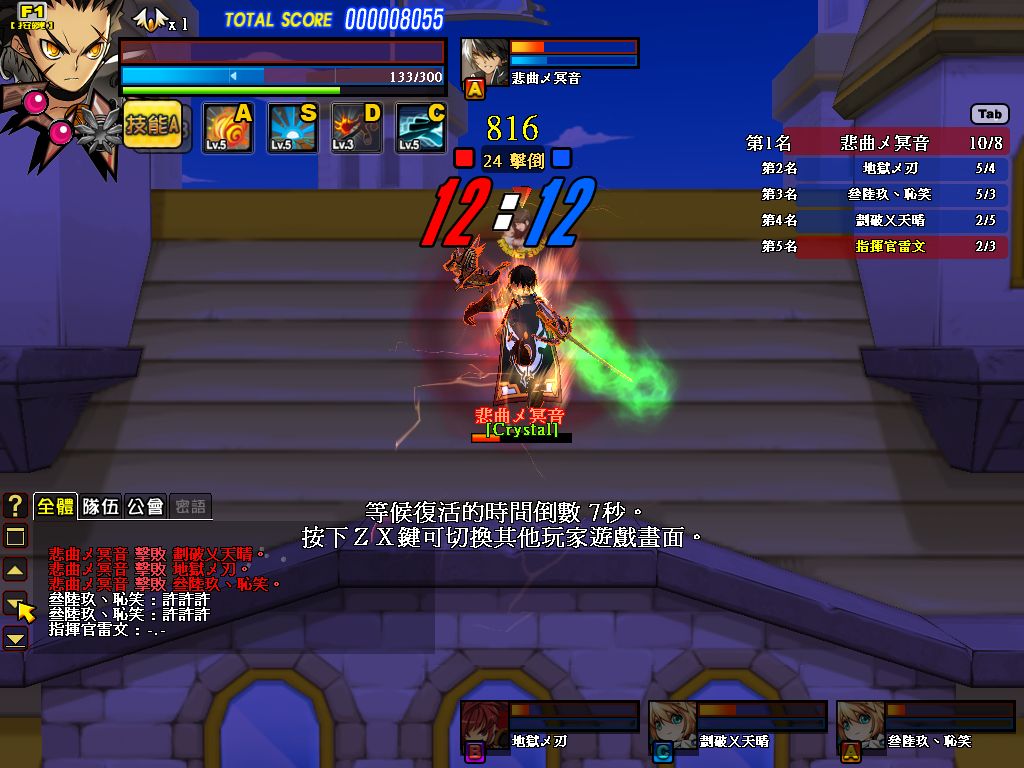
Task: Activate the fire swirl skill (A)
Action: 228,128
